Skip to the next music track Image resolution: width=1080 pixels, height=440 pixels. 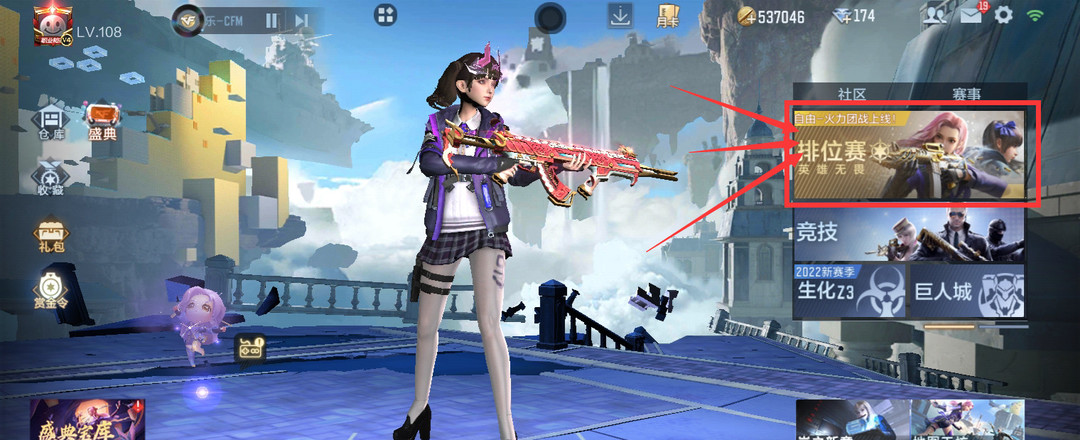[301, 20]
